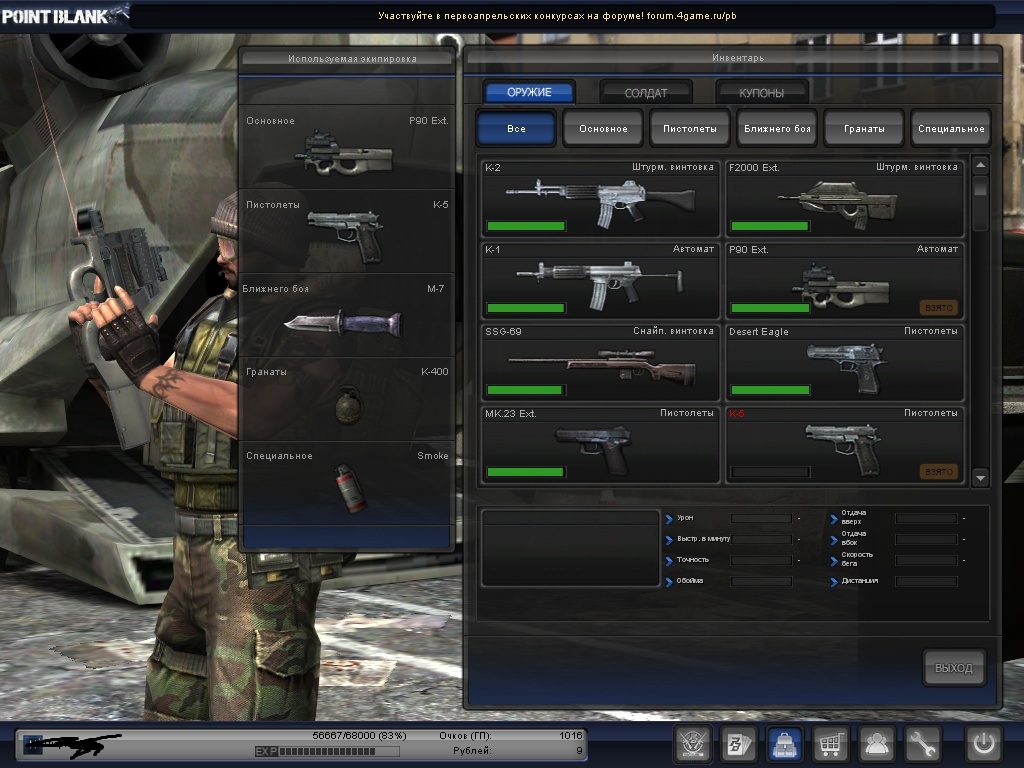Image resolution: width=1024 pixels, height=768 pixels.
Task: Open the friends community icon
Action: click(x=877, y=743)
